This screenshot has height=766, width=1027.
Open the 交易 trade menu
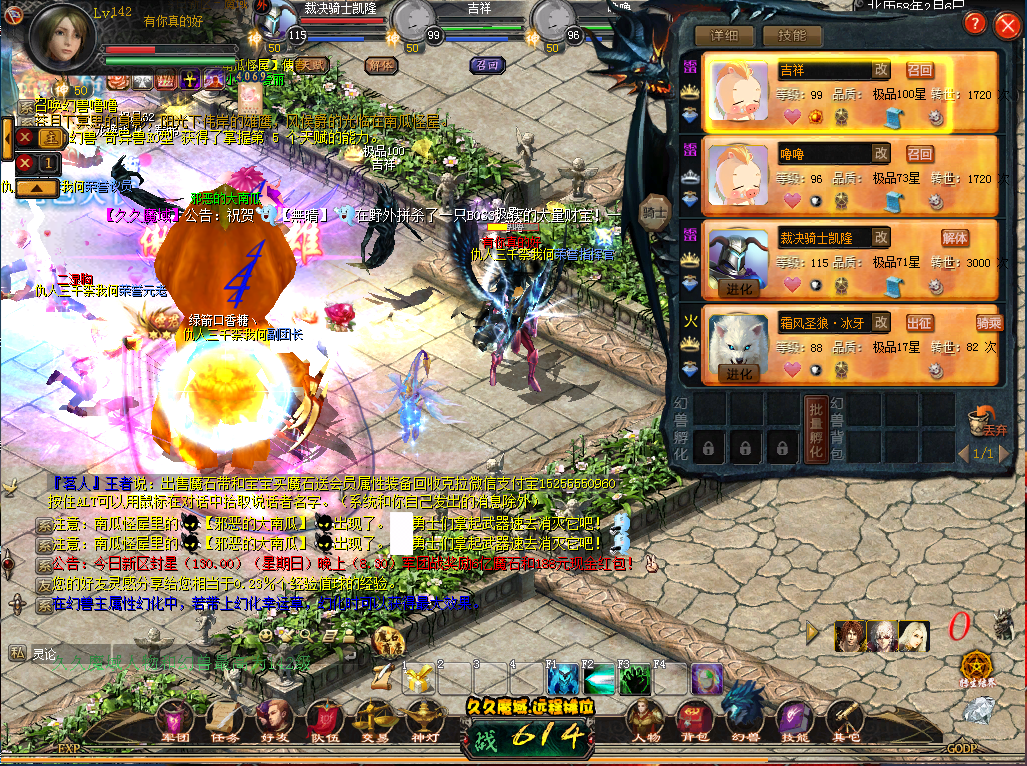pyautogui.click(x=376, y=720)
